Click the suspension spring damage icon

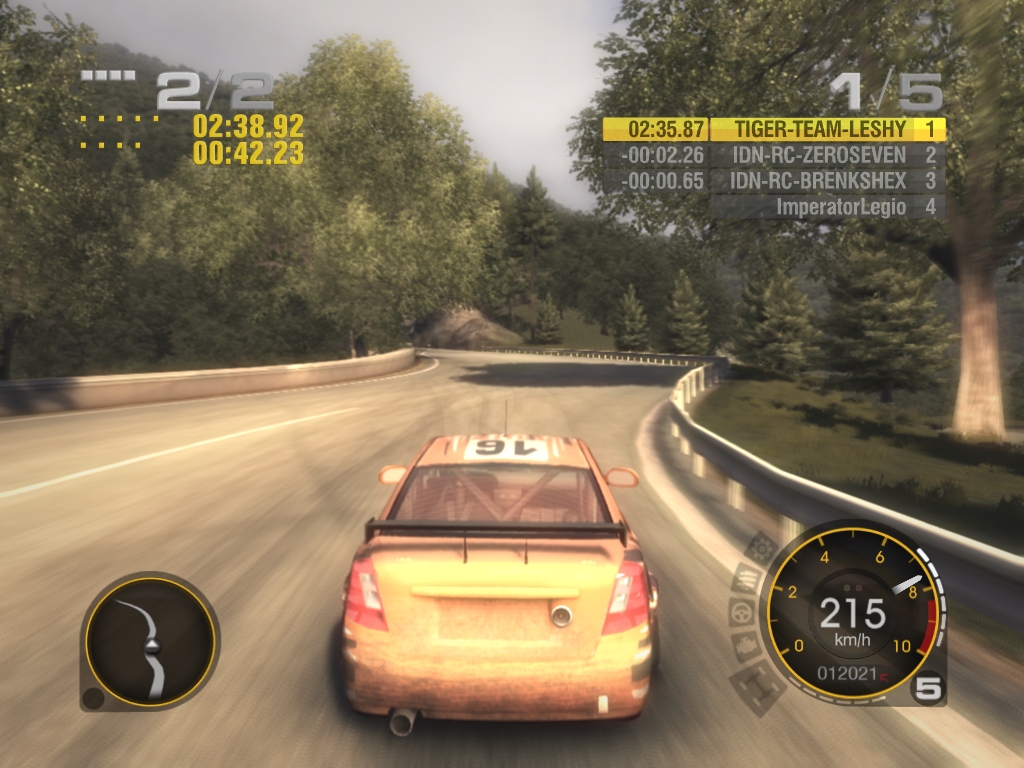pos(746,578)
